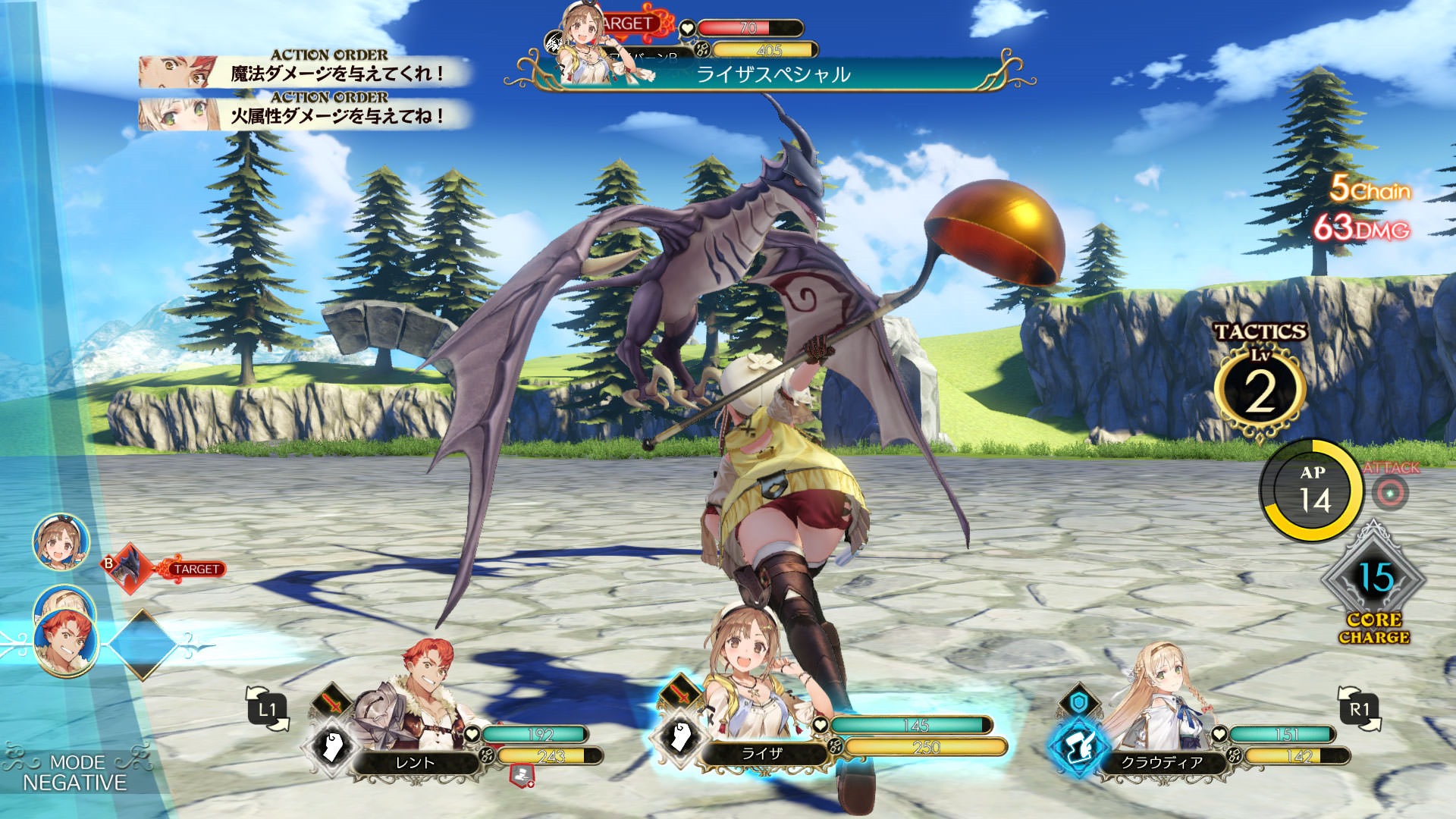Toggle the MODE NEGATIVE indicator
1456x819 pixels.
coord(74,773)
